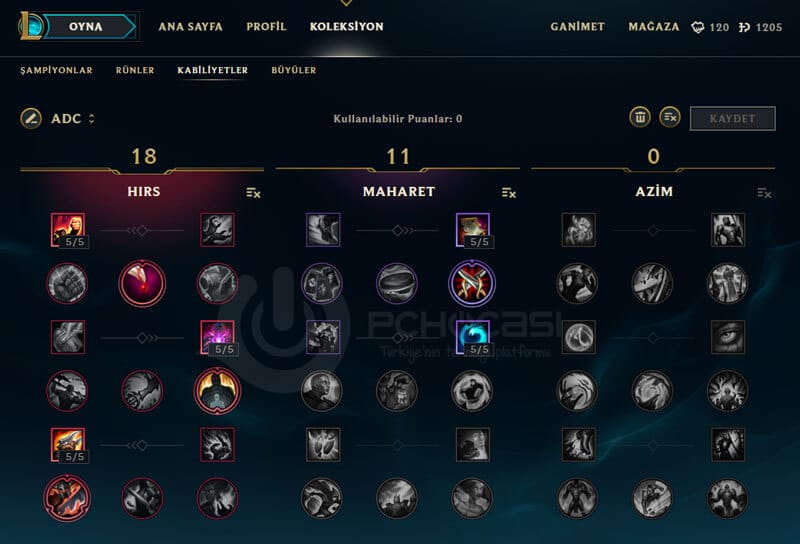Reset all mastery points next to trash icon
800x544 pixels.
(670, 118)
